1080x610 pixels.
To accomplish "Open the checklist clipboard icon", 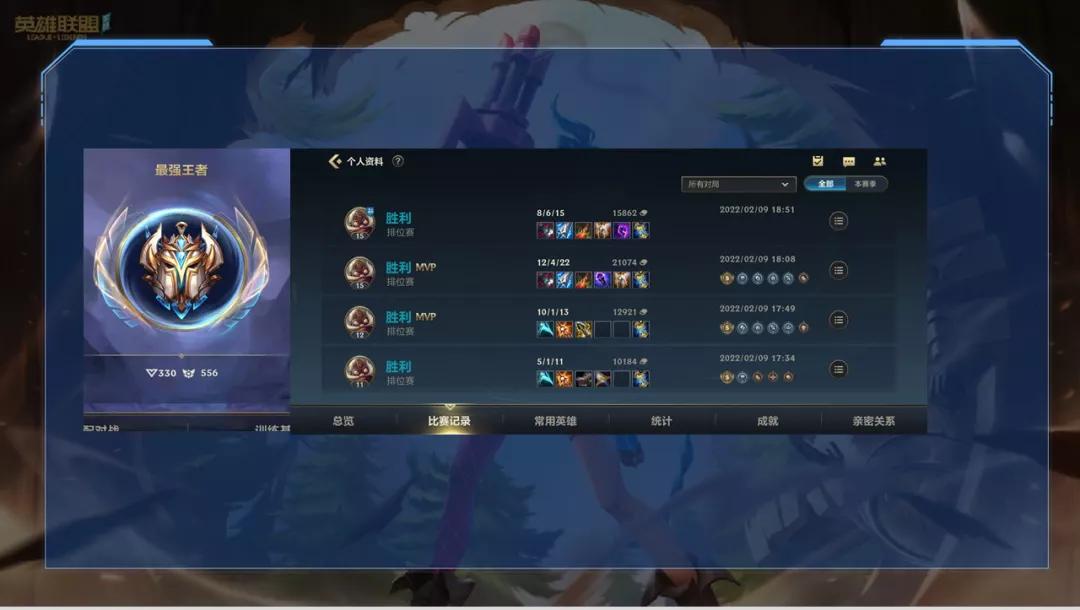I will (x=818, y=161).
